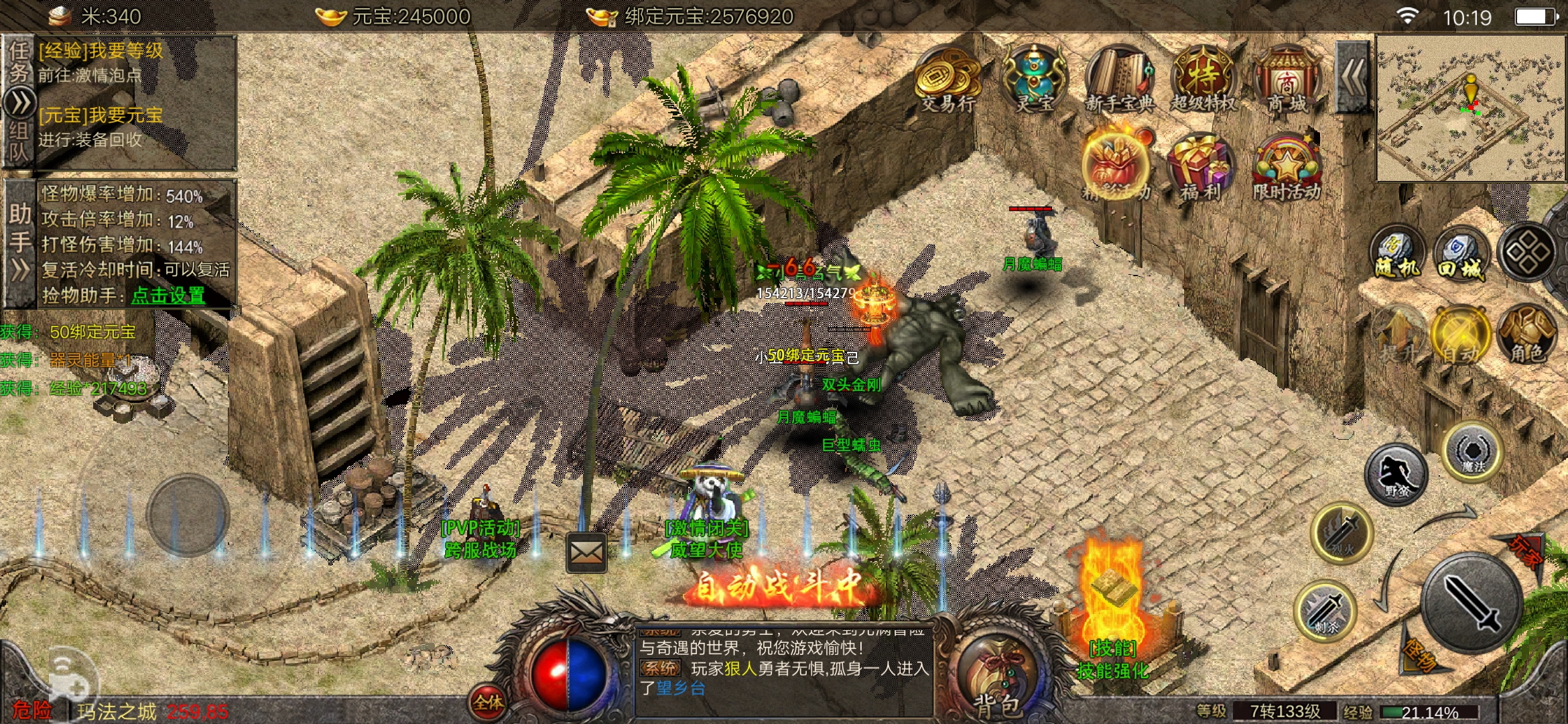Open the minimap

coord(1470,109)
